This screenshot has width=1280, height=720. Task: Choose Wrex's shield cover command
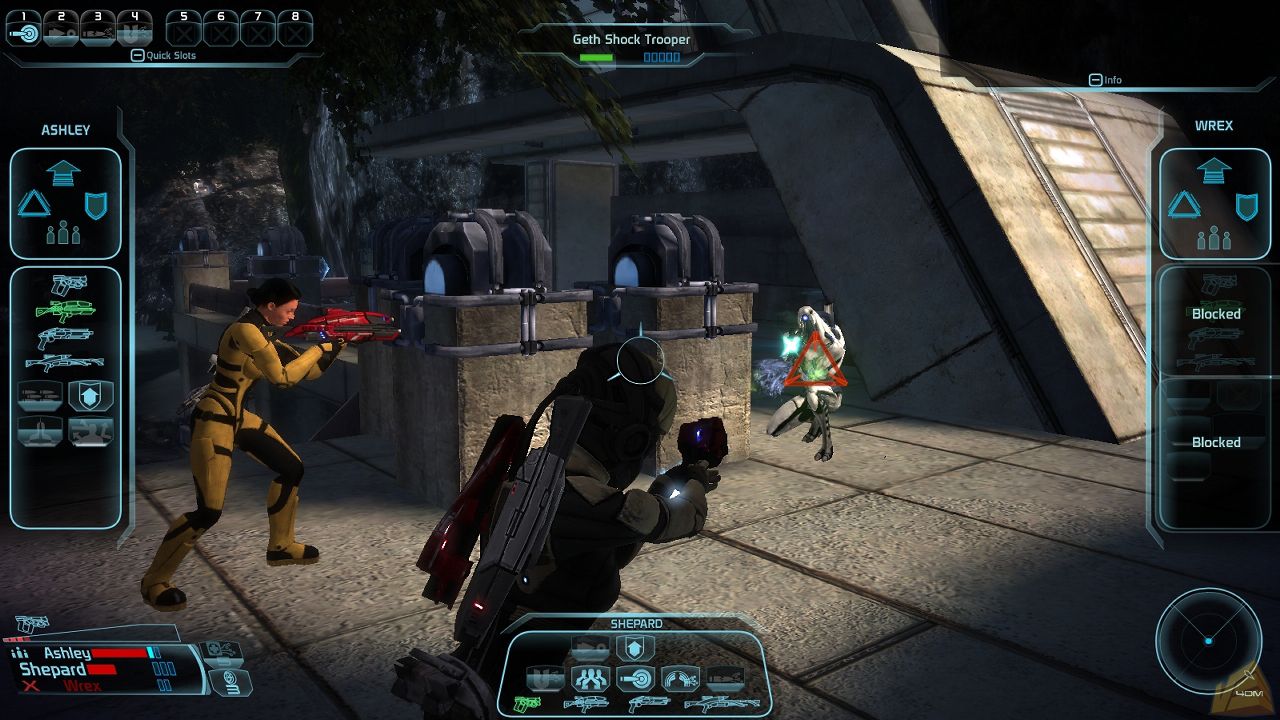[1245, 206]
